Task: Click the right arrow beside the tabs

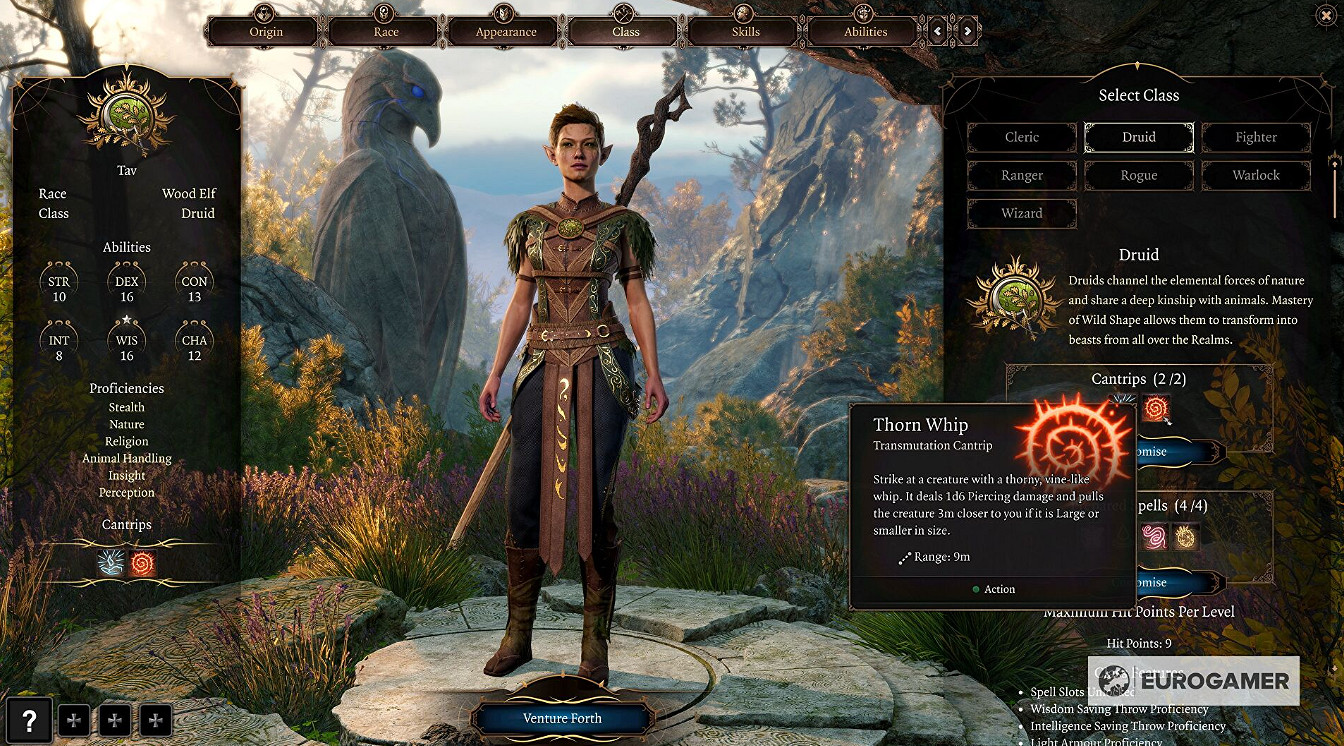Action: pos(968,31)
